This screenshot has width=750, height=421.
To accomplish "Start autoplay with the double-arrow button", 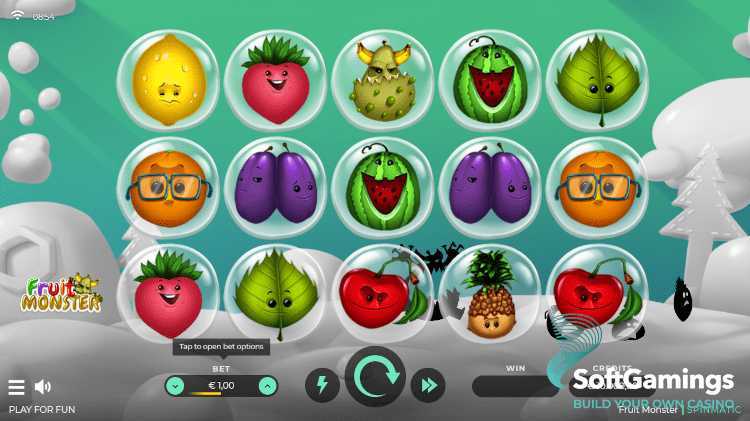I will tap(428, 385).
